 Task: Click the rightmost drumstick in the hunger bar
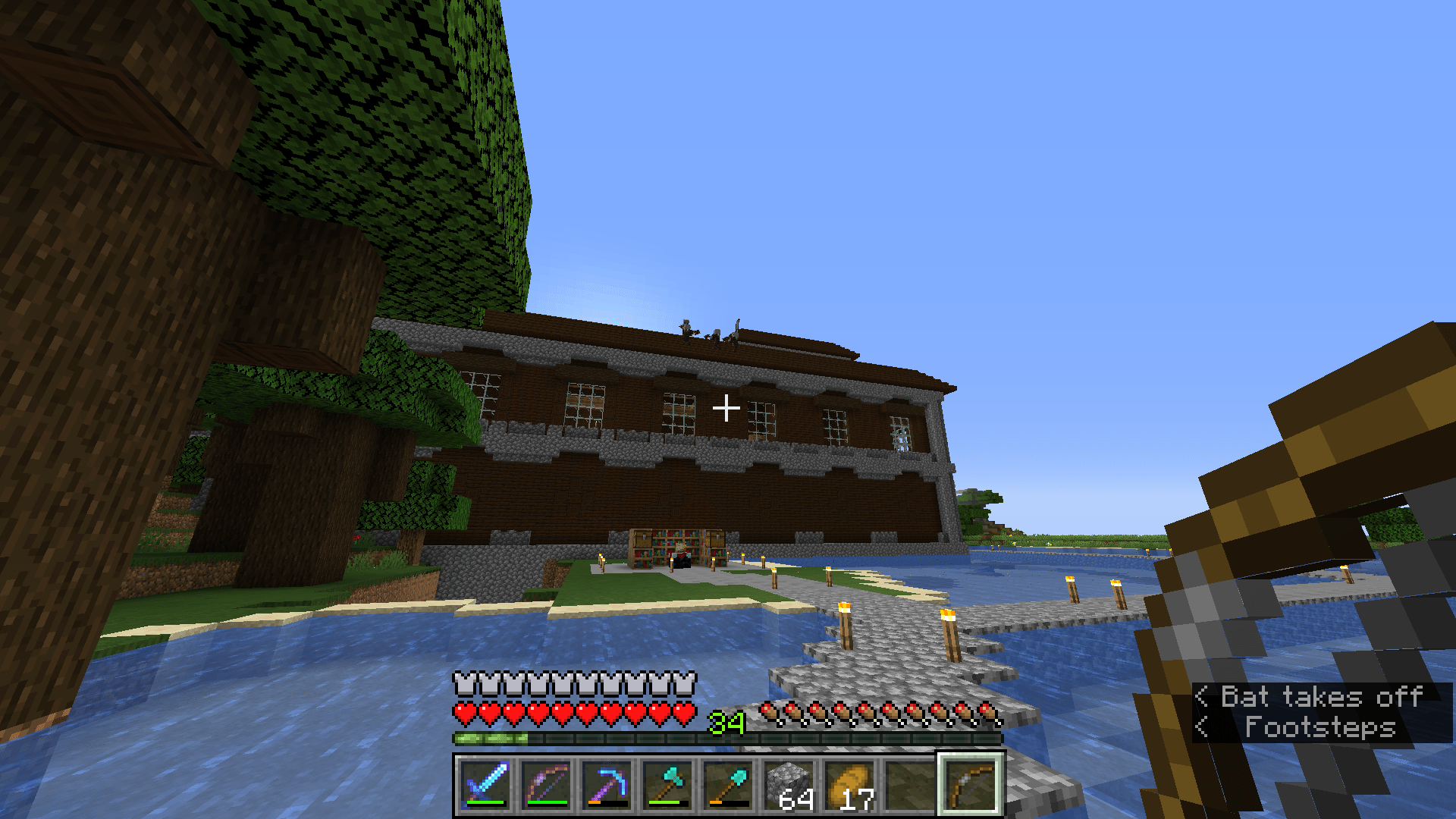pos(990,711)
